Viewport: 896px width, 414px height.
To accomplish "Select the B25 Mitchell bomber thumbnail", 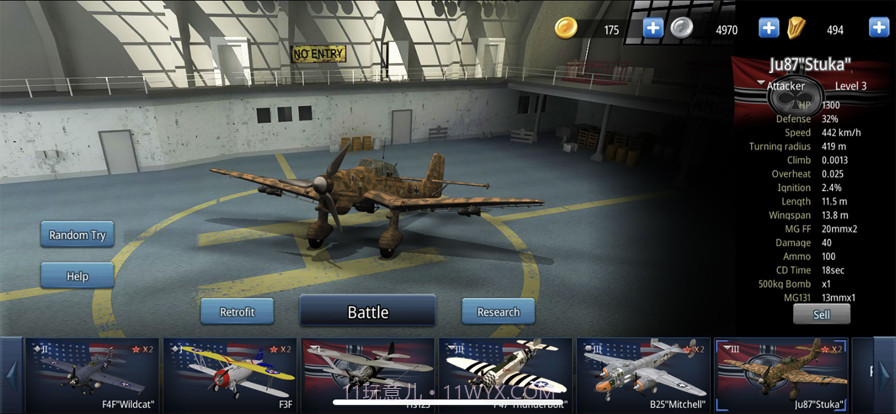I will point(643,374).
